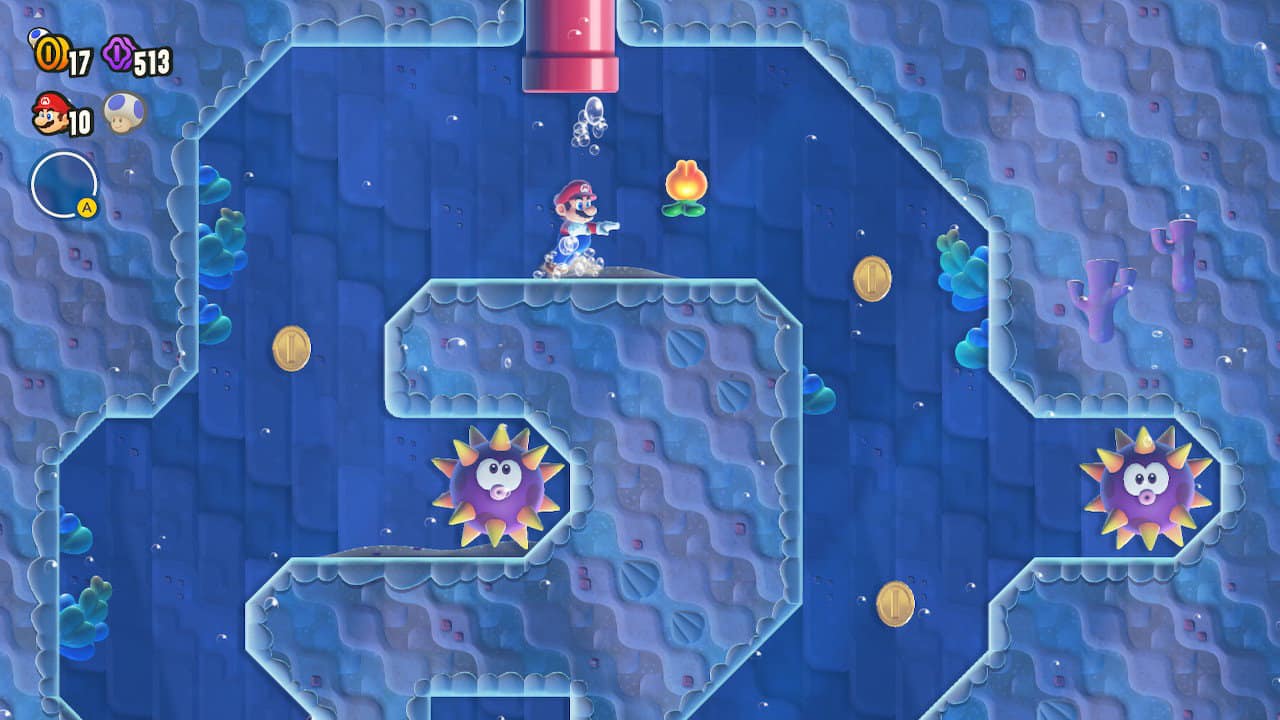The height and width of the screenshot is (720, 1280).
Task: Click the small A button indicator
Action: [88, 207]
